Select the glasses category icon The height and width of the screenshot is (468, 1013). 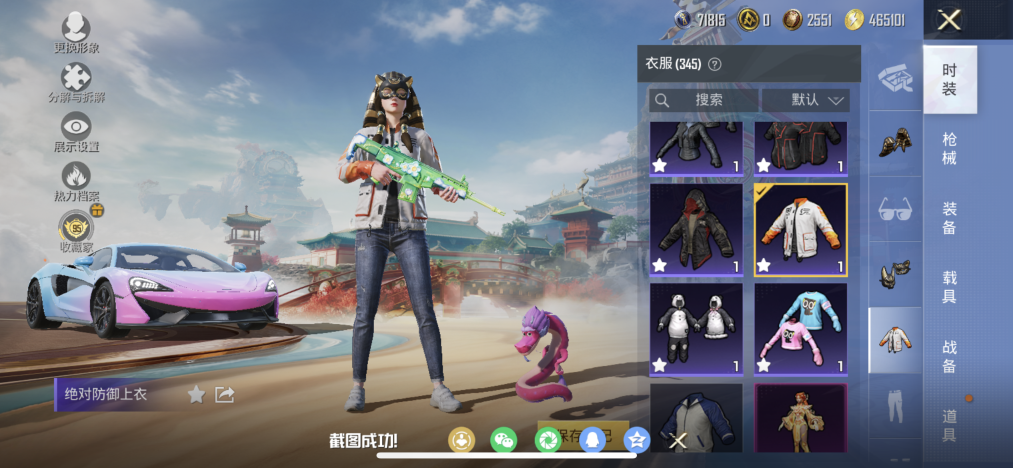click(894, 210)
